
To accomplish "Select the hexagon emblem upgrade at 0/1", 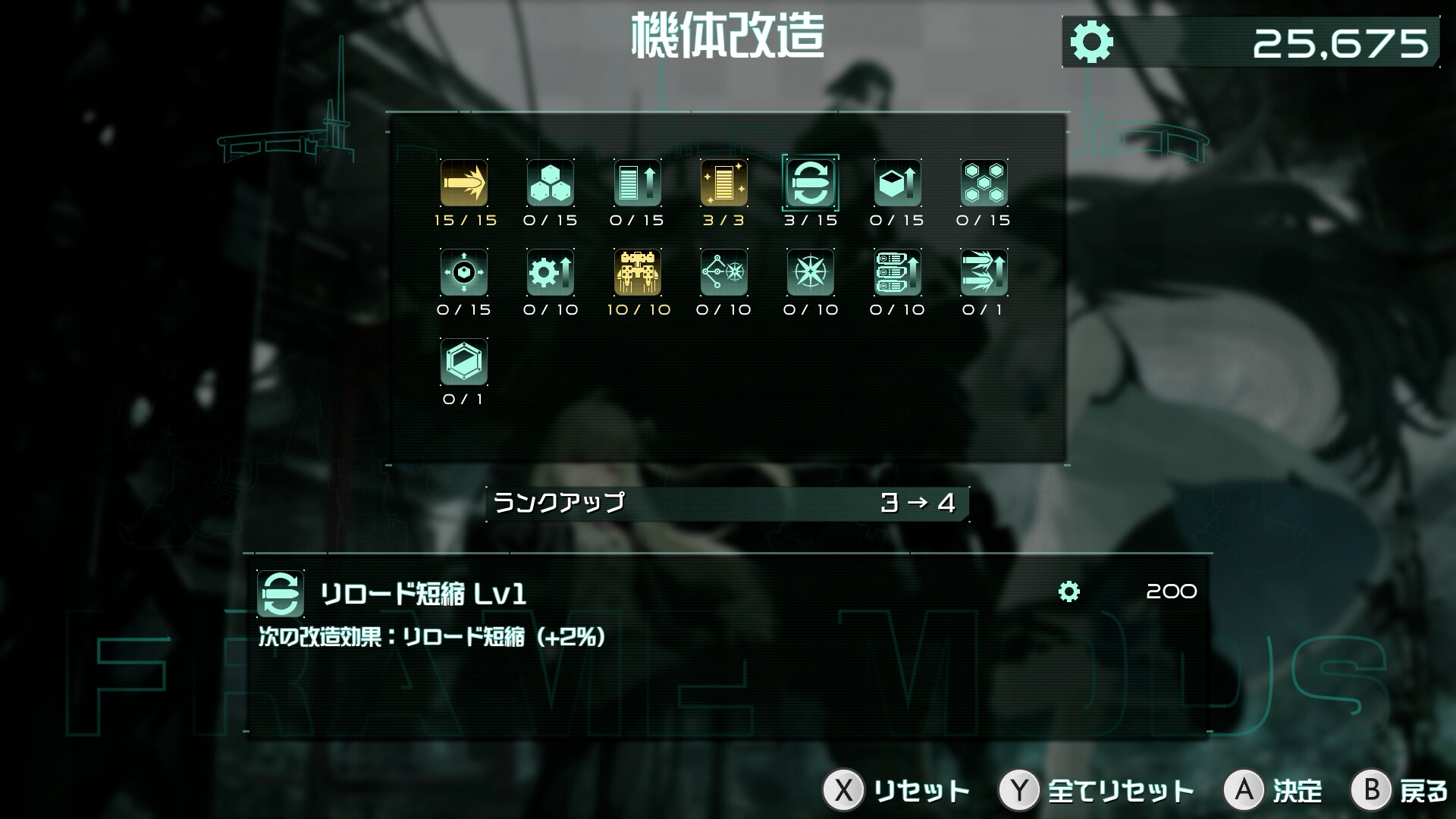I will pos(463,362).
